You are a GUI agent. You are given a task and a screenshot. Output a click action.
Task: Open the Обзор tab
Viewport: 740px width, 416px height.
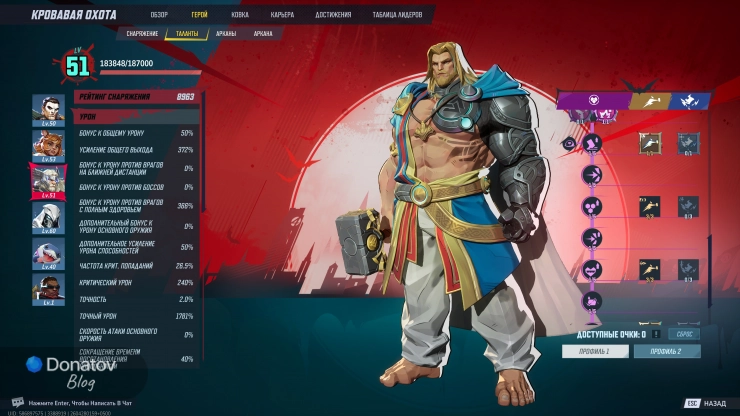(x=159, y=15)
